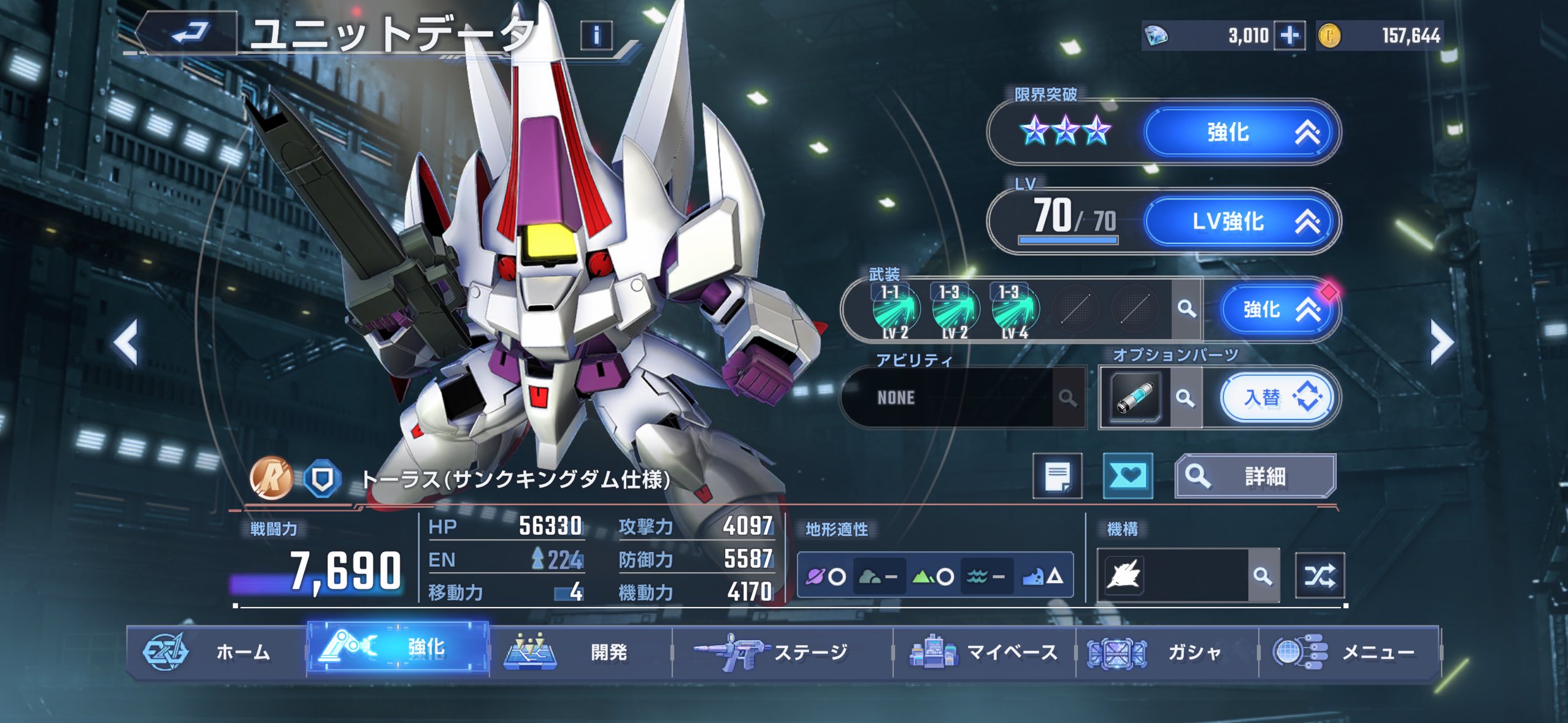Toggle the heart favorite icon
Image resolution: width=1568 pixels, height=723 pixels.
1128,476
